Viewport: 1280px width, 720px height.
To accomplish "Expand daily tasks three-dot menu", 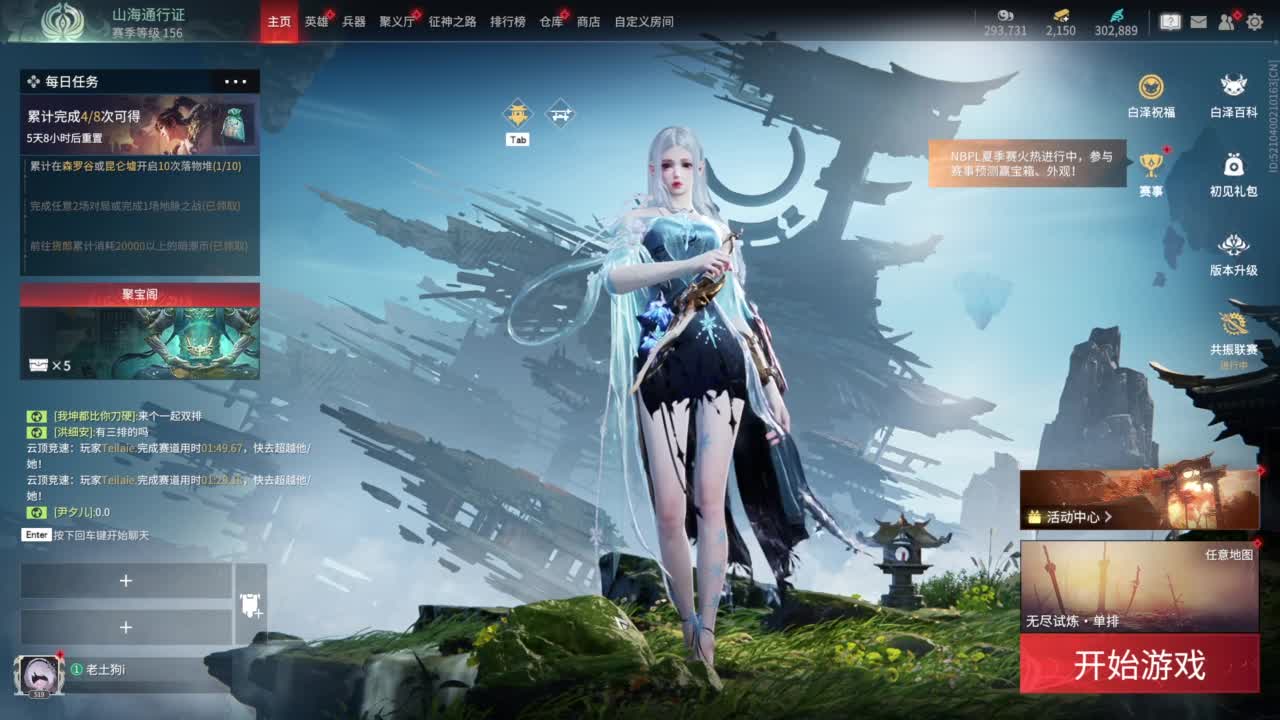I will pyautogui.click(x=236, y=82).
